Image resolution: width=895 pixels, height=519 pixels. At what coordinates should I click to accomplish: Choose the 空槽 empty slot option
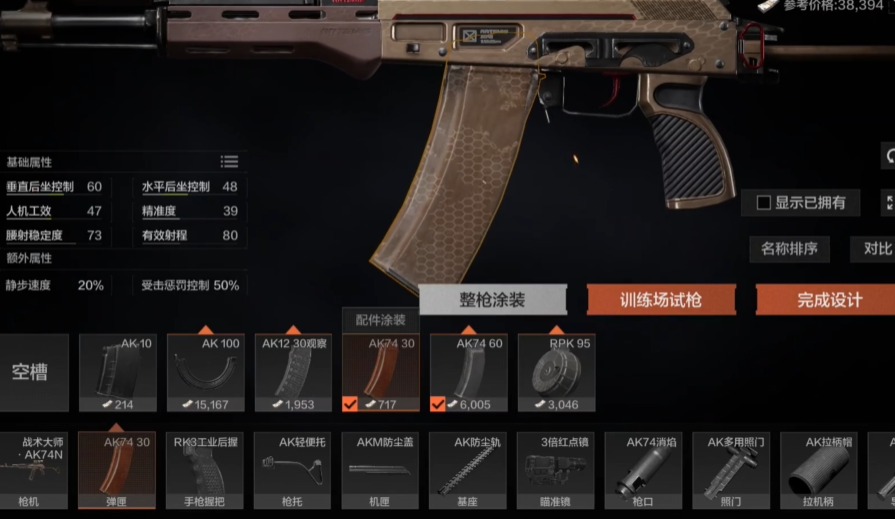(34, 373)
